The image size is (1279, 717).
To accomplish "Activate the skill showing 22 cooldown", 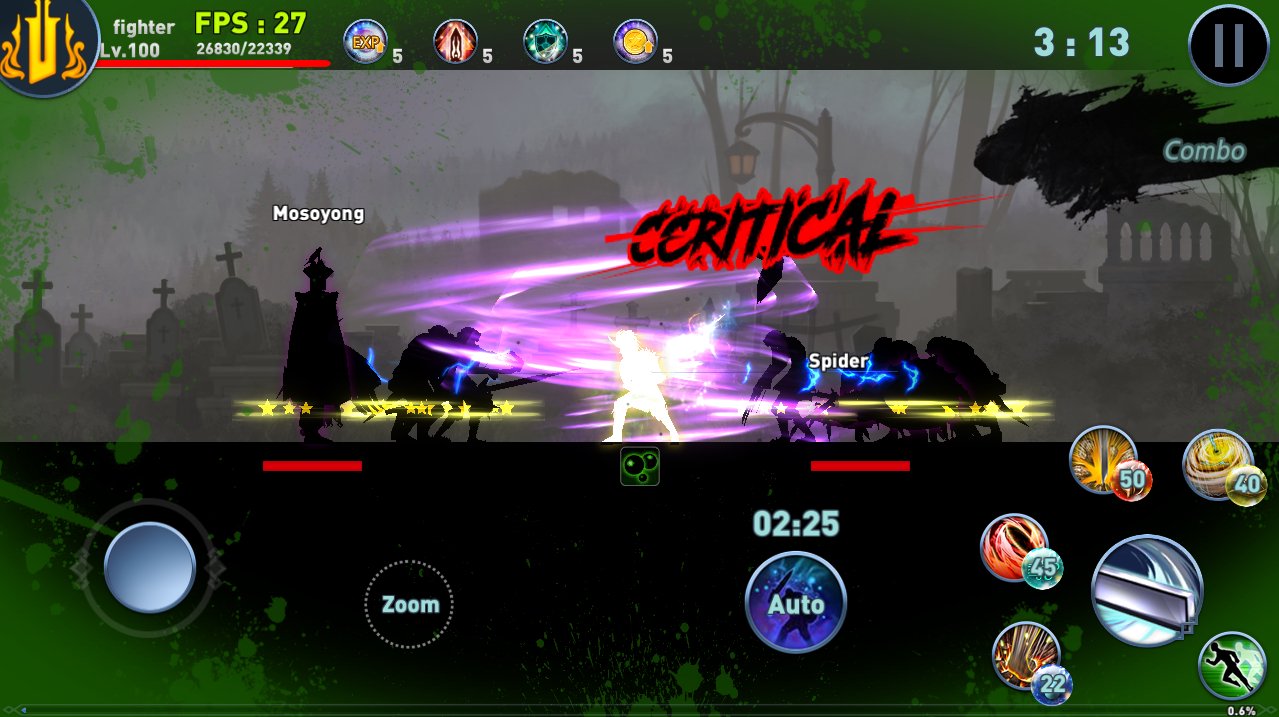I will click(x=1026, y=656).
